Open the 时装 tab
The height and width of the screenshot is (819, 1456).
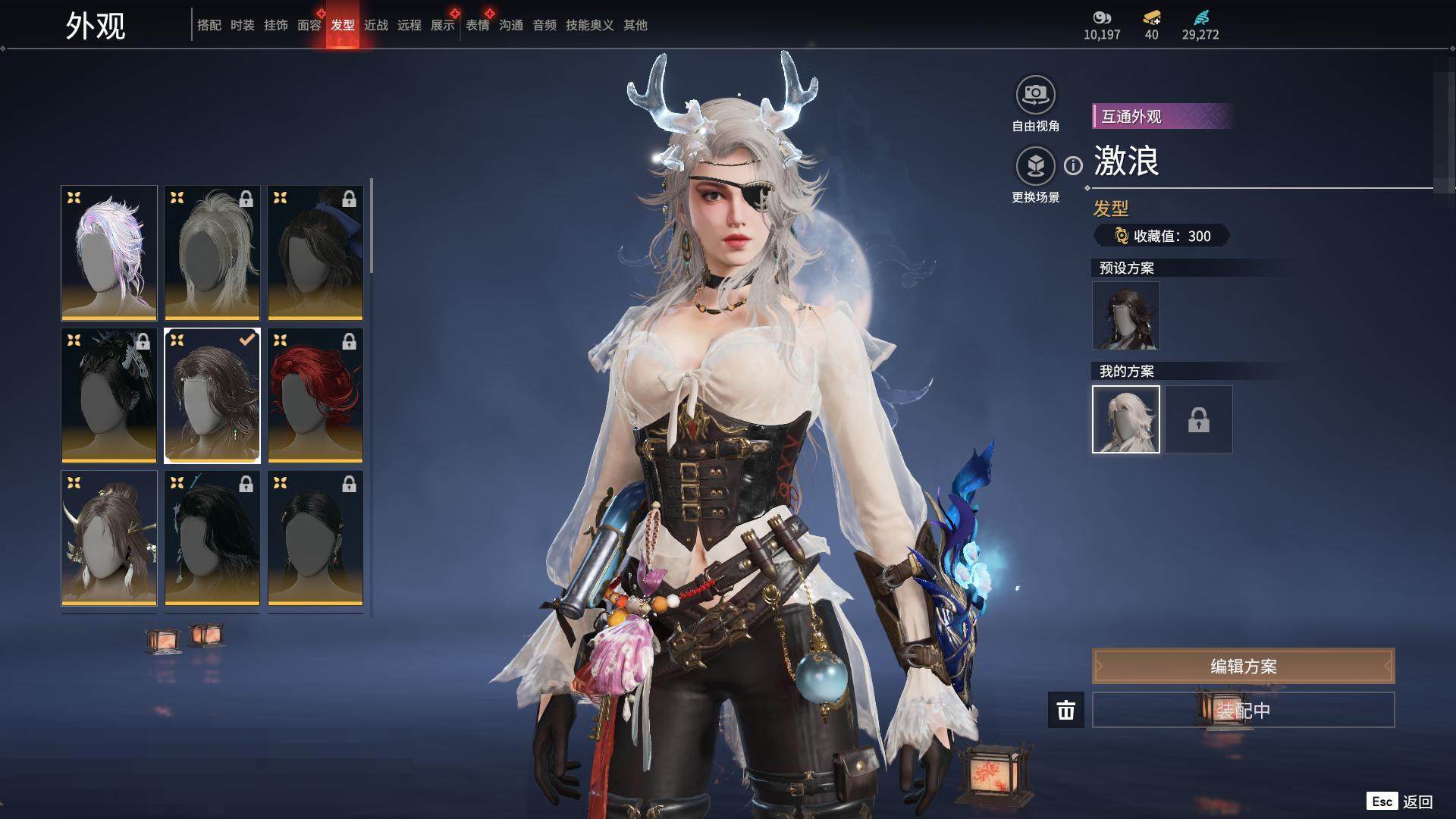coord(243,25)
